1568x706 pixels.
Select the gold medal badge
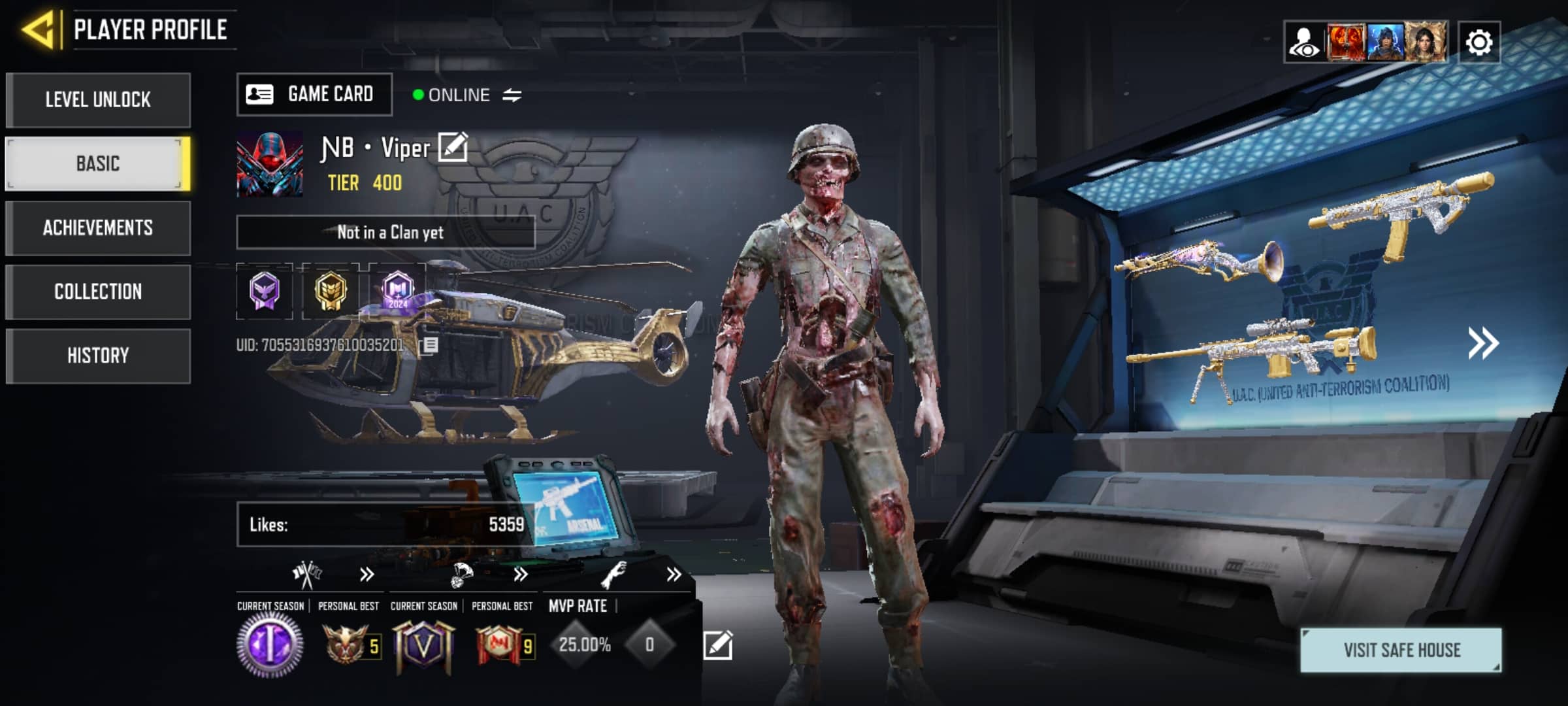coord(331,290)
